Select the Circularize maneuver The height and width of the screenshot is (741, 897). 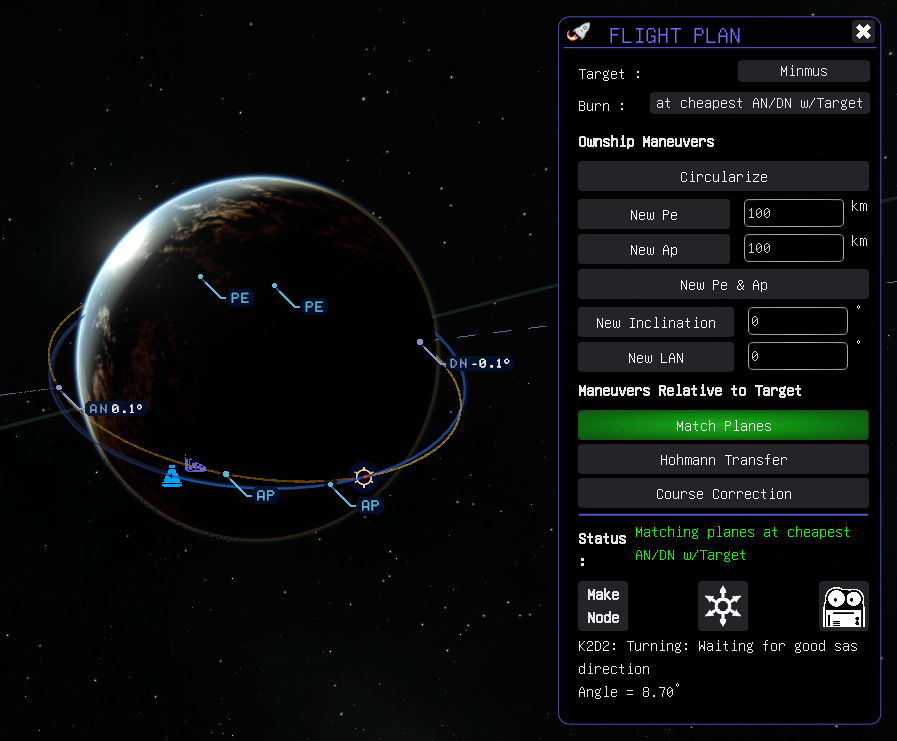coord(723,177)
